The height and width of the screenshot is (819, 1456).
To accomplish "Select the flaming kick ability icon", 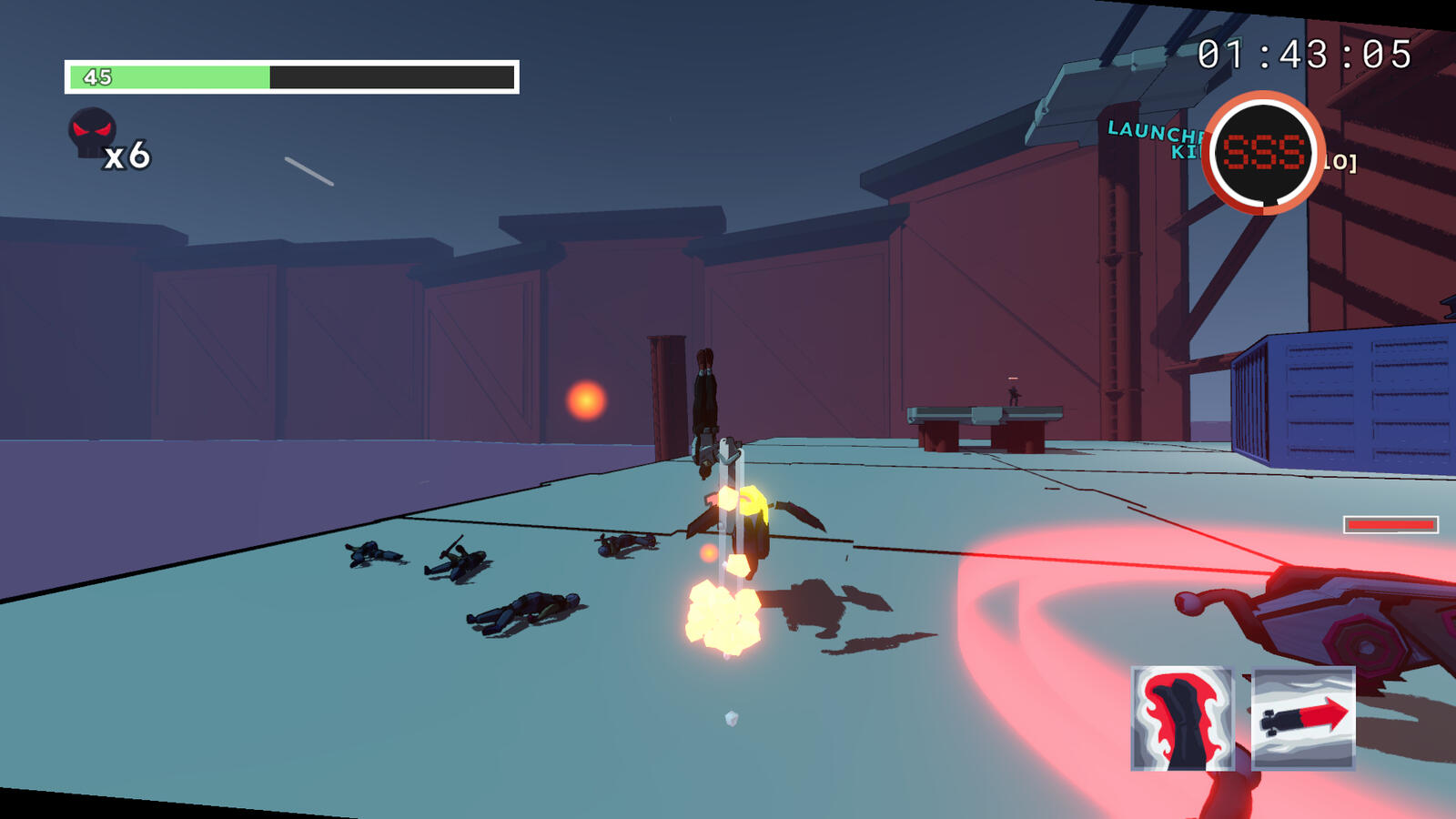I will [1182, 719].
